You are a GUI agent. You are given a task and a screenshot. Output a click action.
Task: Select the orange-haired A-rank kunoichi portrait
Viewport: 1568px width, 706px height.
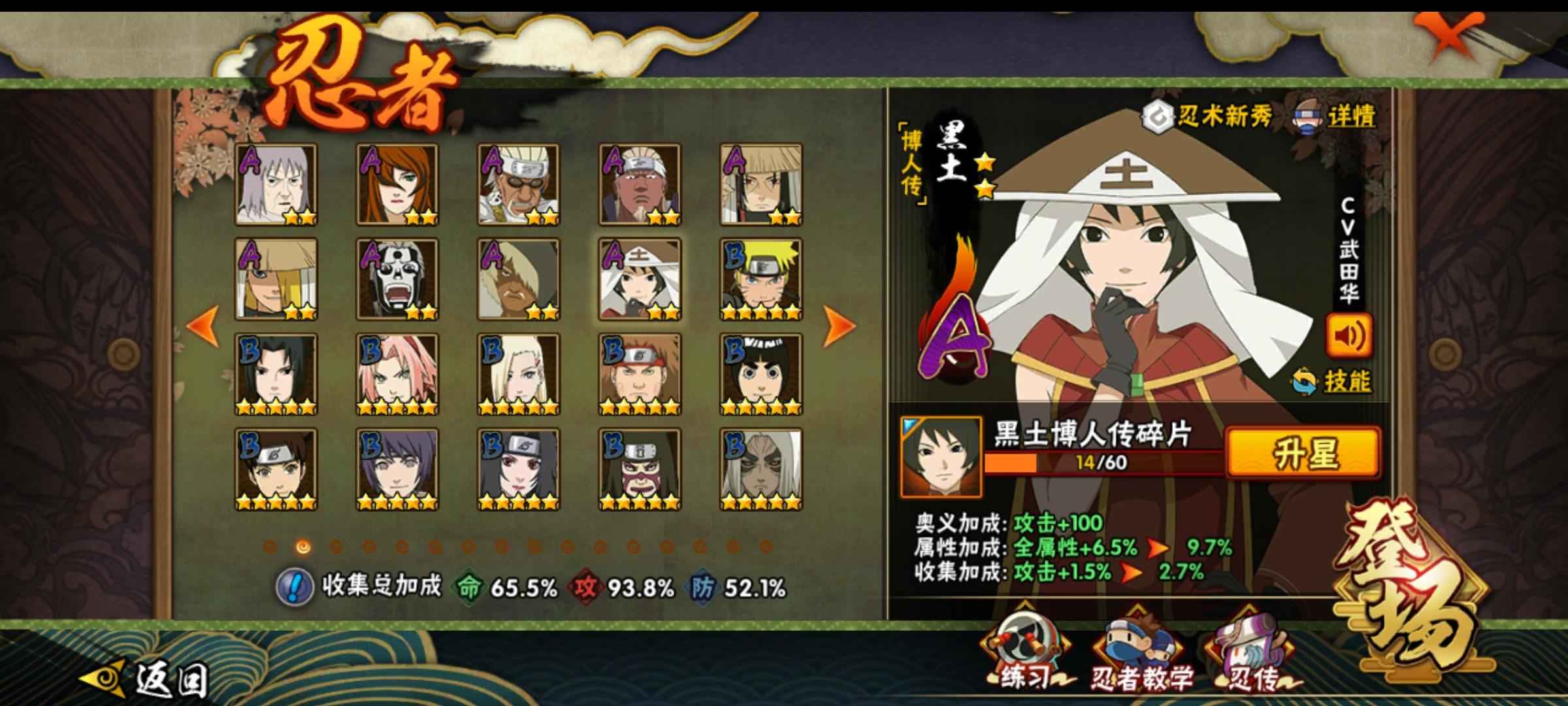click(x=397, y=184)
